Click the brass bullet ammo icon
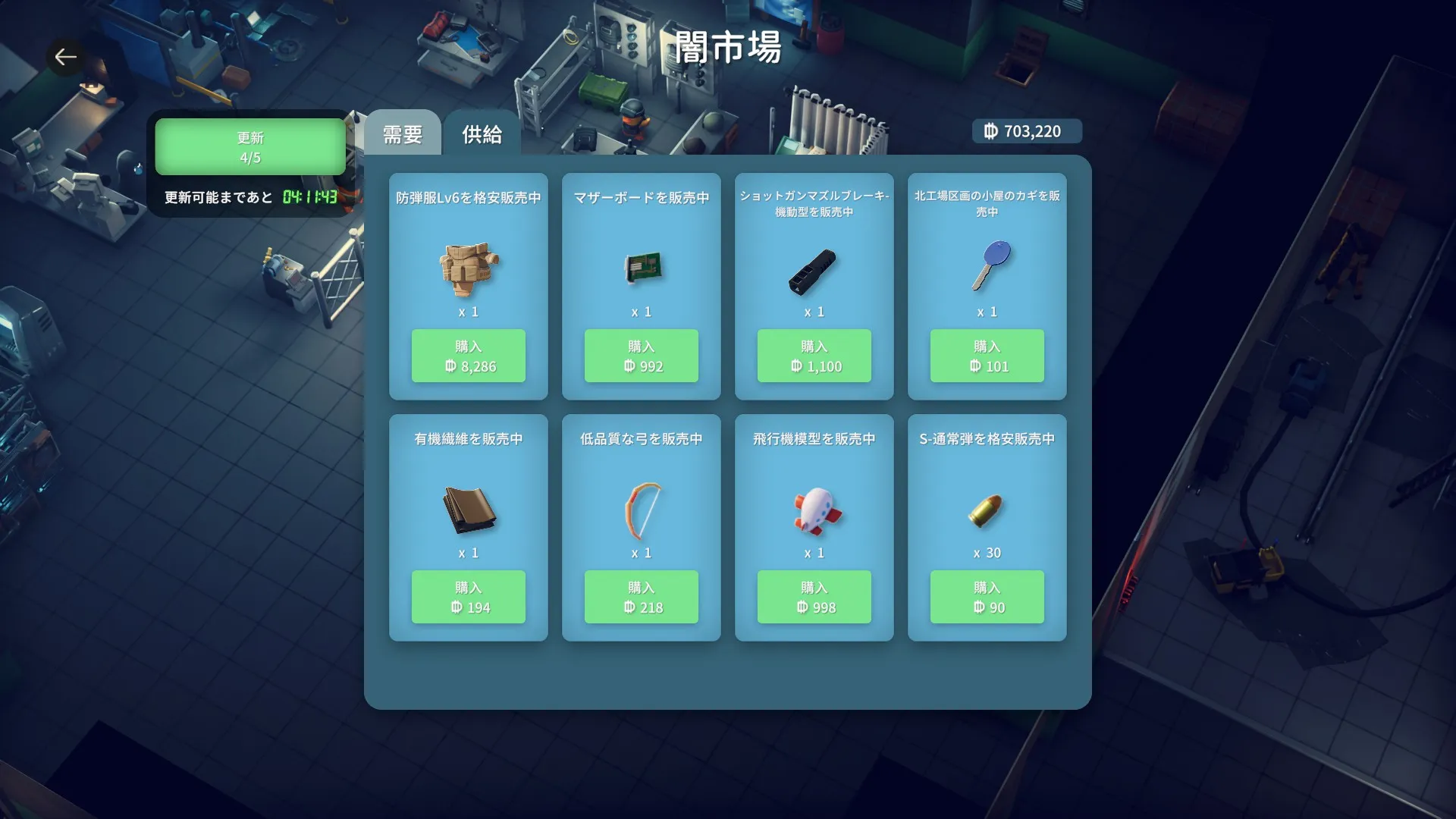The image size is (1456, 819). [x=987, y=510]
